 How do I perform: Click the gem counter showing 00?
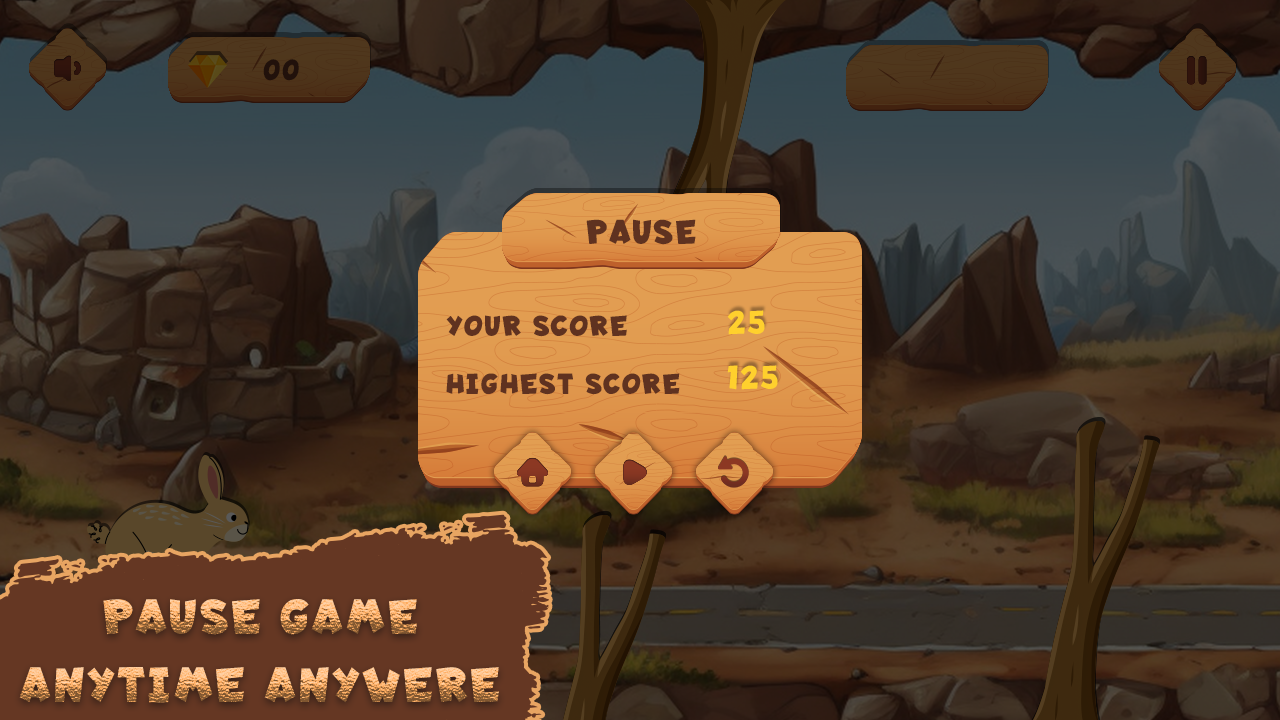pyautogui.click(x=272, y=69)
